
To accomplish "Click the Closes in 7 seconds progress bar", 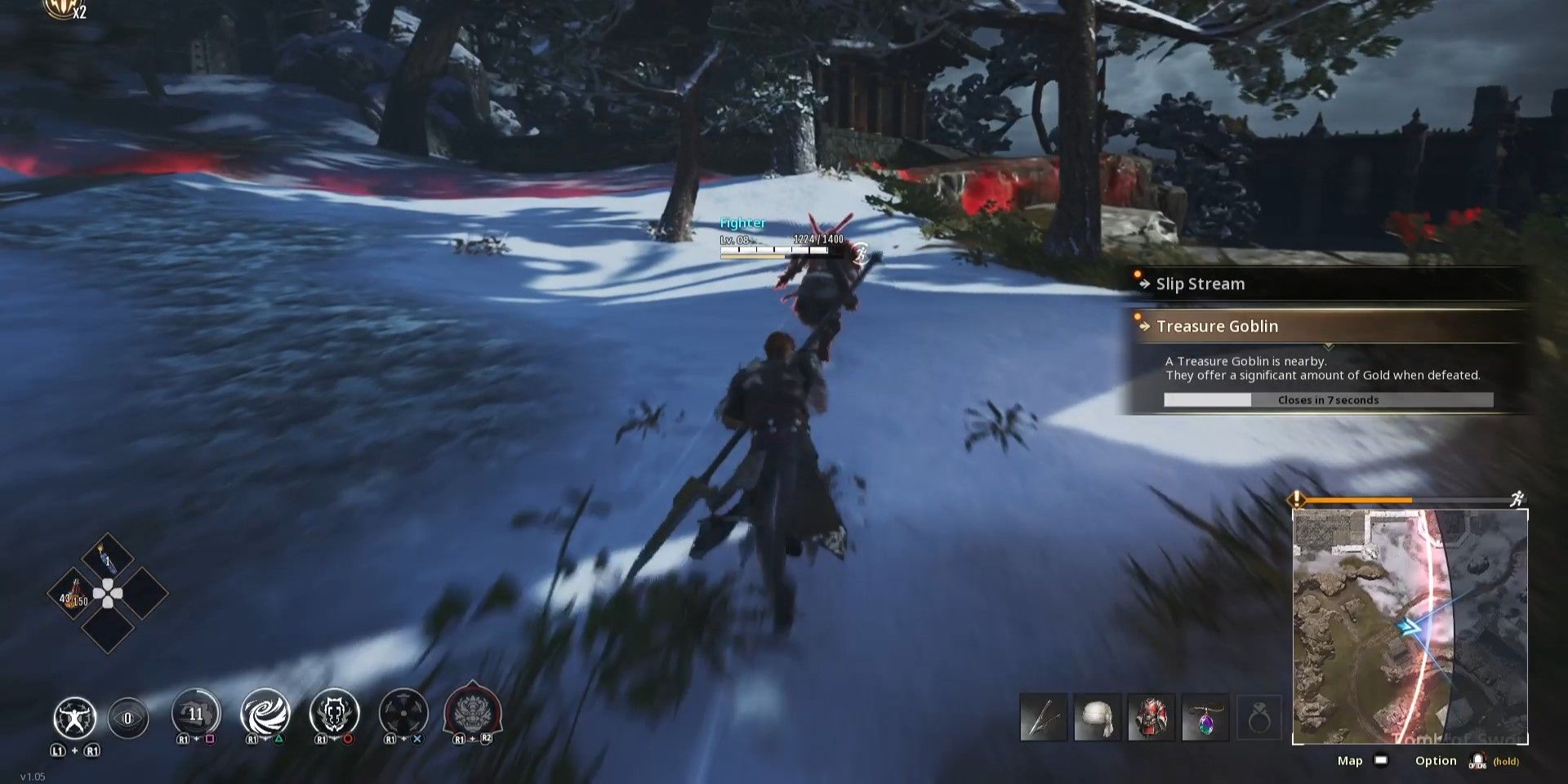I will (1328, 399).
